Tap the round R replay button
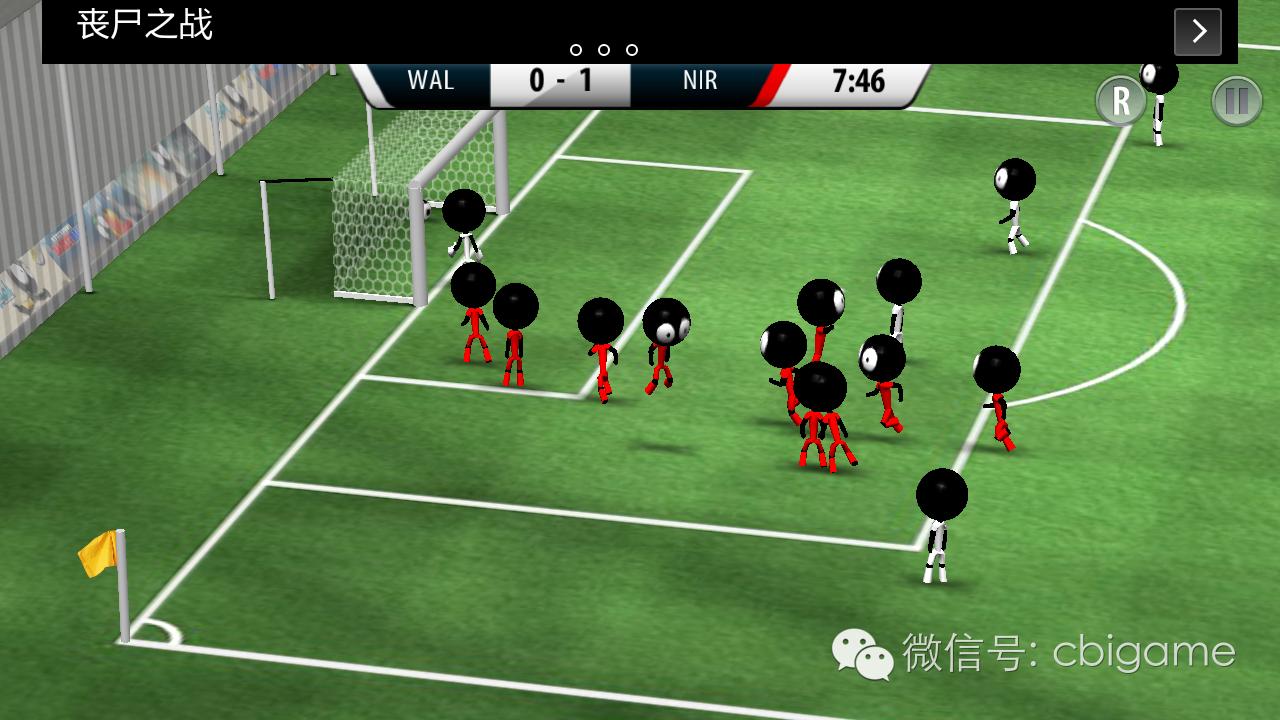1280x720 pixels. tap(1121, 101)
